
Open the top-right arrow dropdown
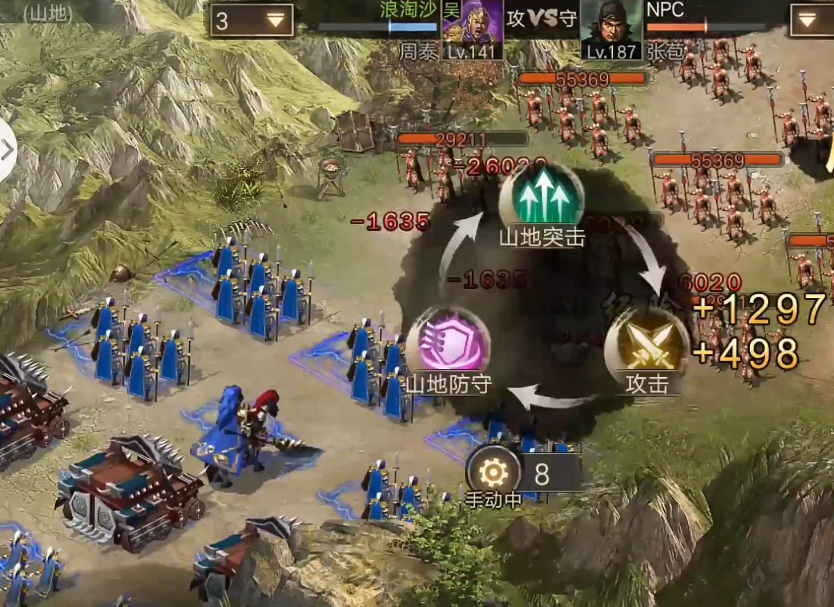(809, 20)
